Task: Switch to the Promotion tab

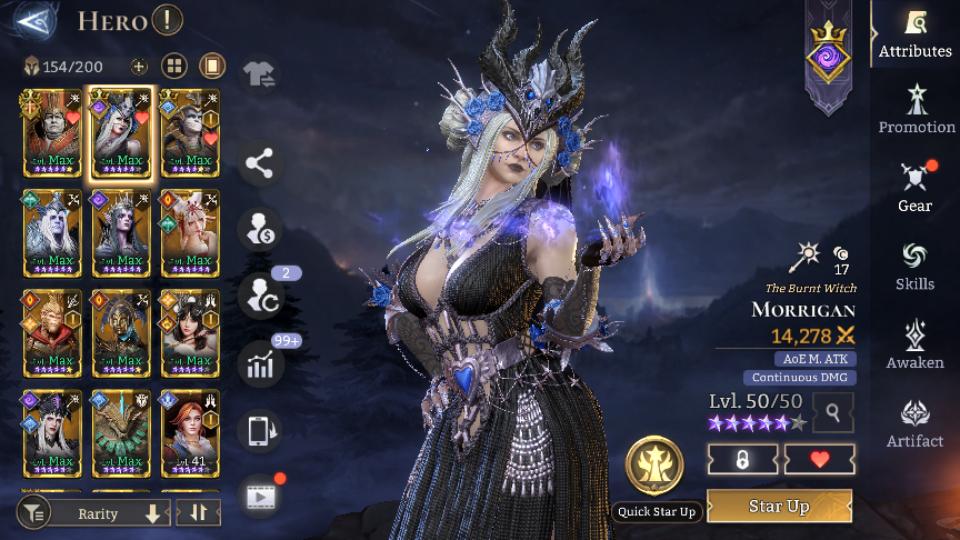Action: pyautogui.click(x=916, y=109)
